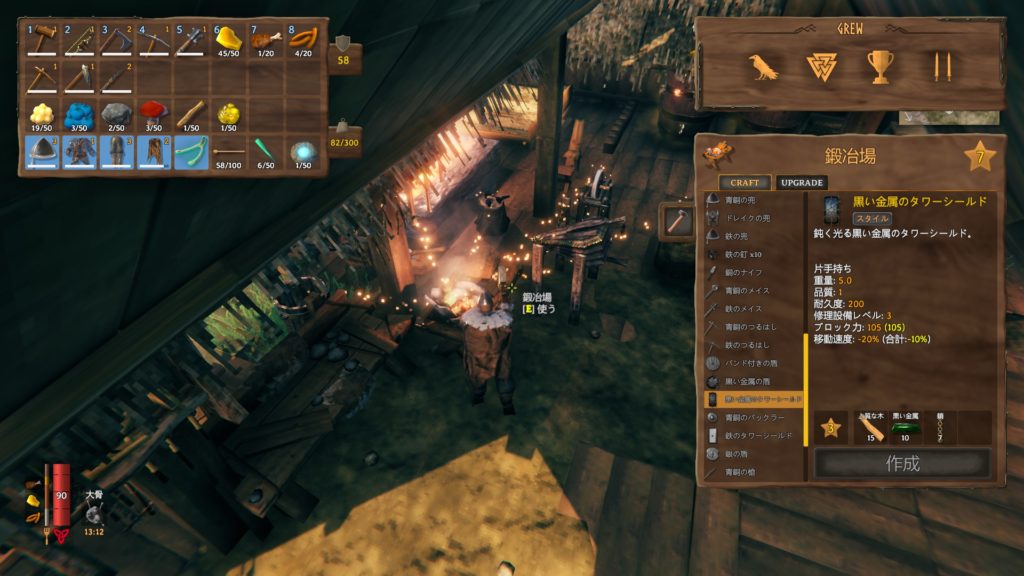Select the cooked meat drumstick slot
The width and height of the screenshot is (1024, 576).
266,41
